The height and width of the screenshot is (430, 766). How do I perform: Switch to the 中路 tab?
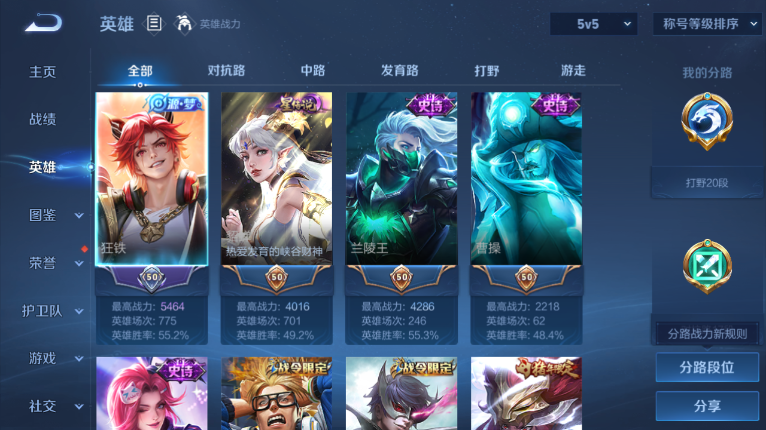[x=313, y=71]
